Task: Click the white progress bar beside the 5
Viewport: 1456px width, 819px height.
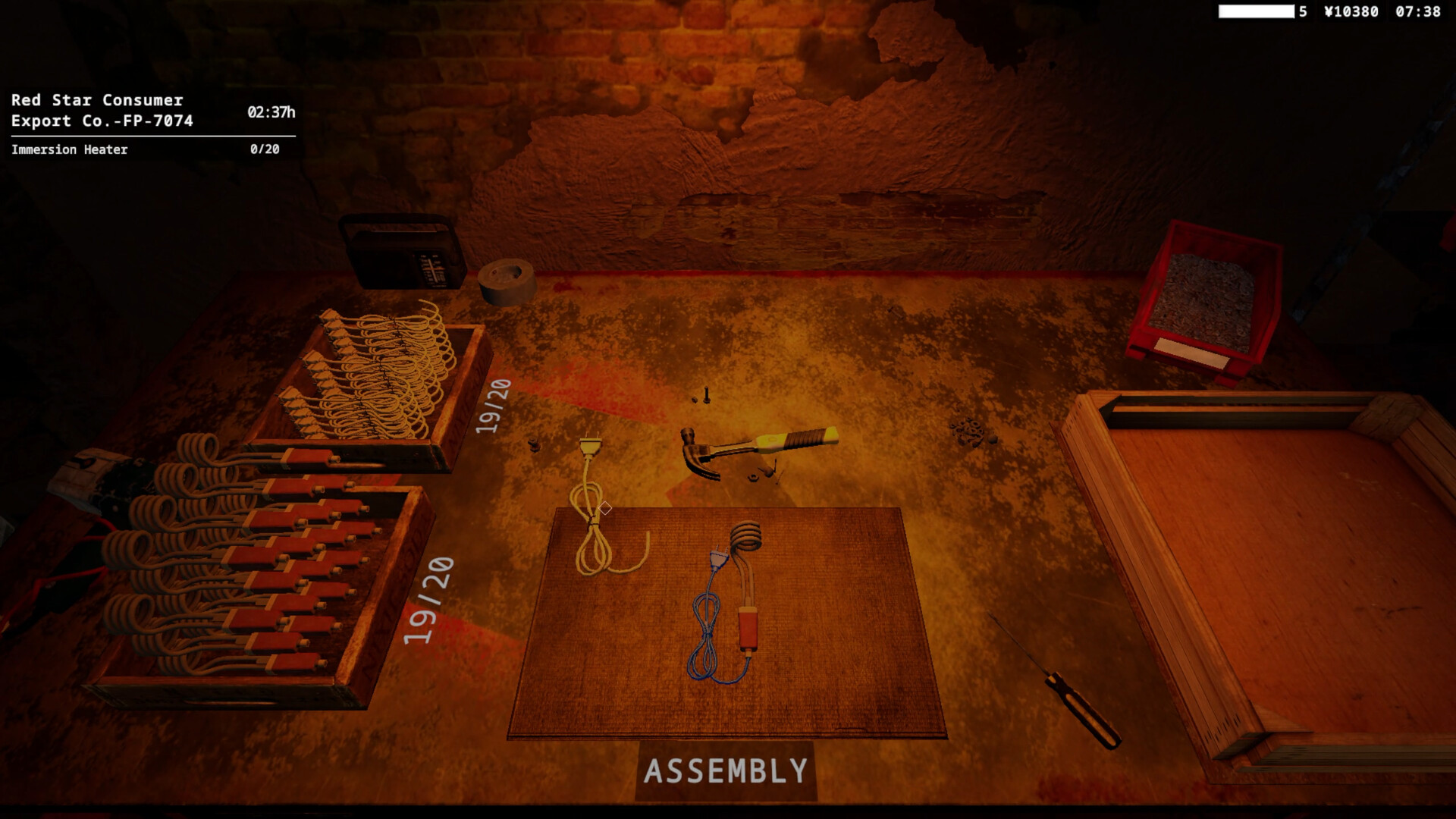Action: point(1255,11)
